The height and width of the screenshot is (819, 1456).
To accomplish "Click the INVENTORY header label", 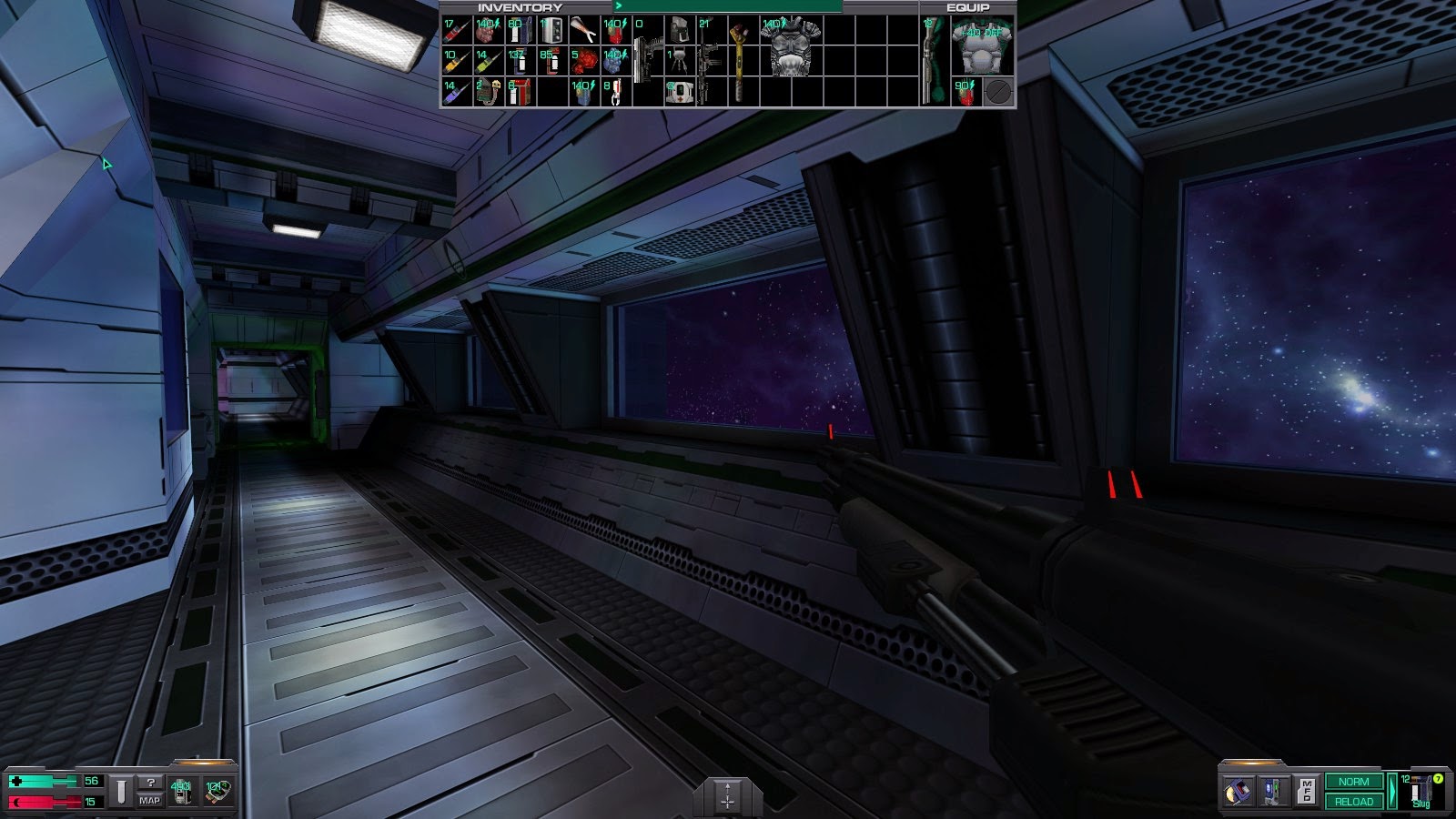I will point(520,6).
